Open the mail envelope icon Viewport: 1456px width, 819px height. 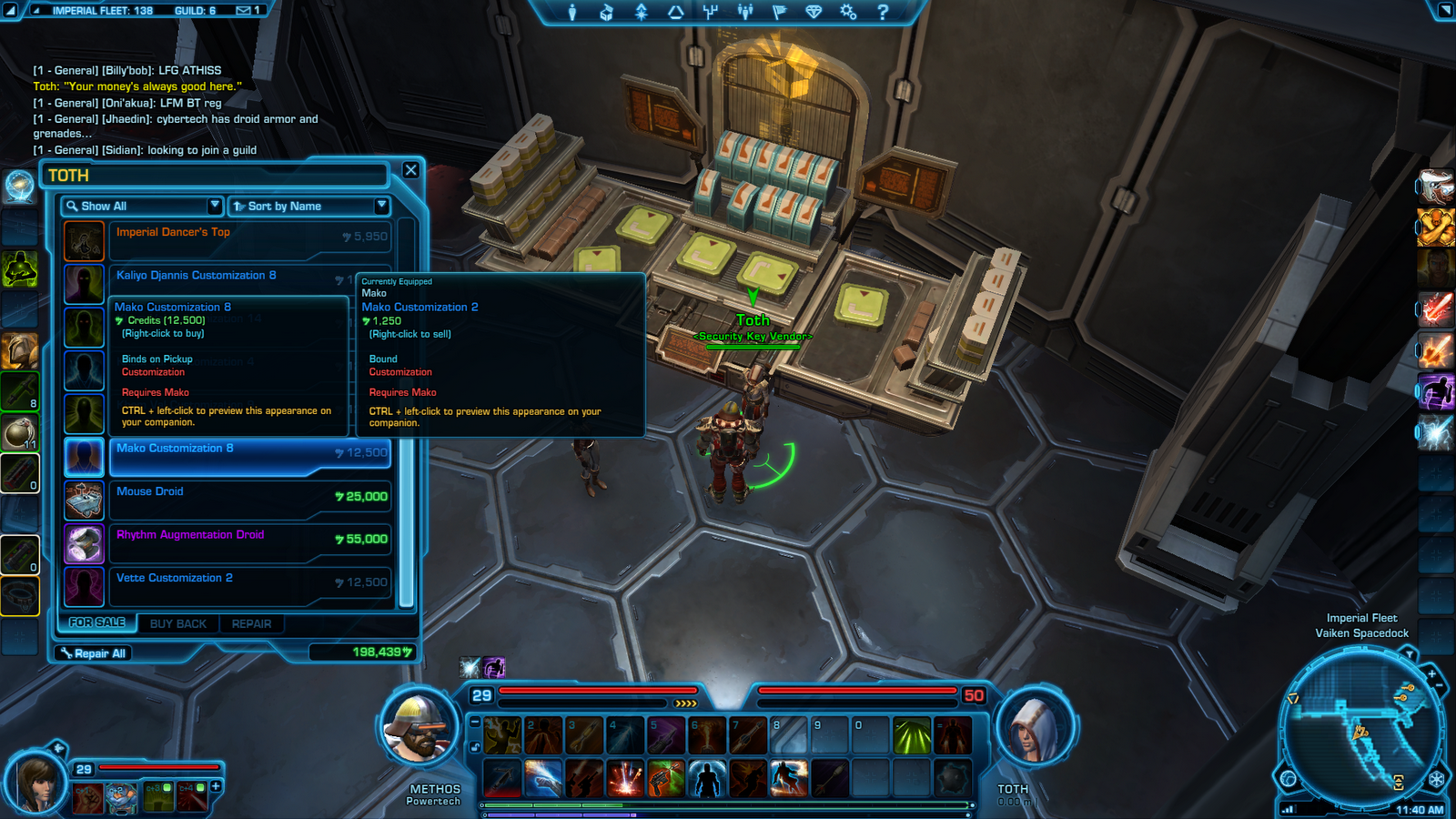[x=244, y=10]
